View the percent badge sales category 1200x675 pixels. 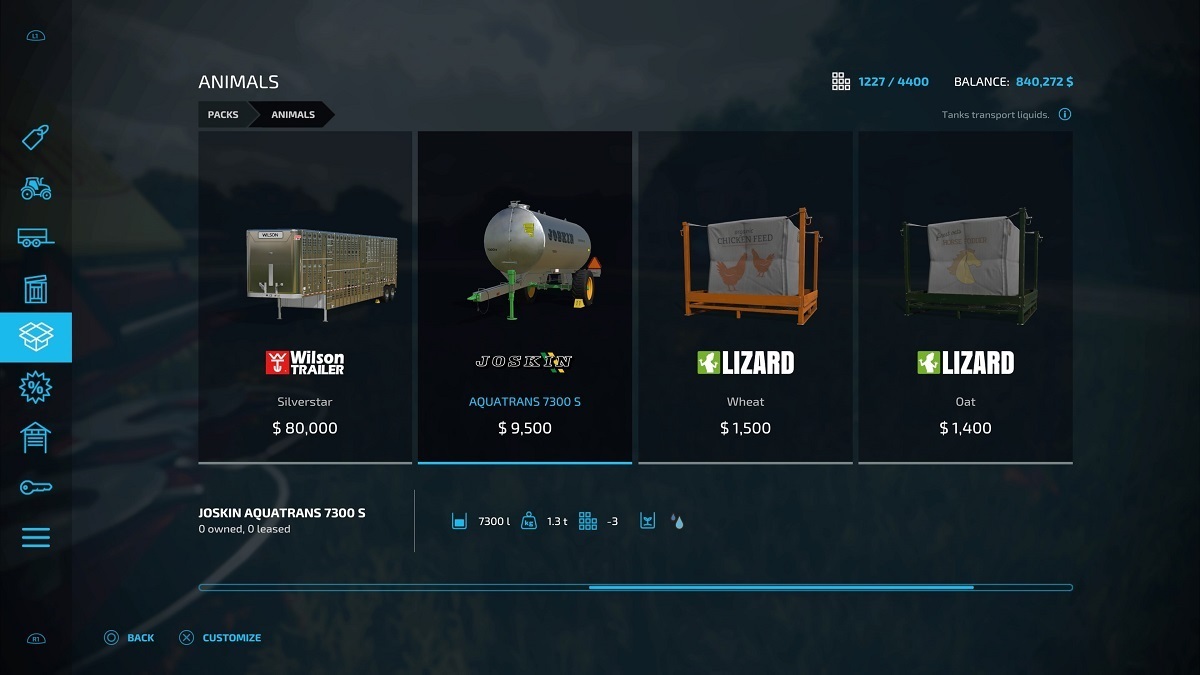[x=35, y=388]
